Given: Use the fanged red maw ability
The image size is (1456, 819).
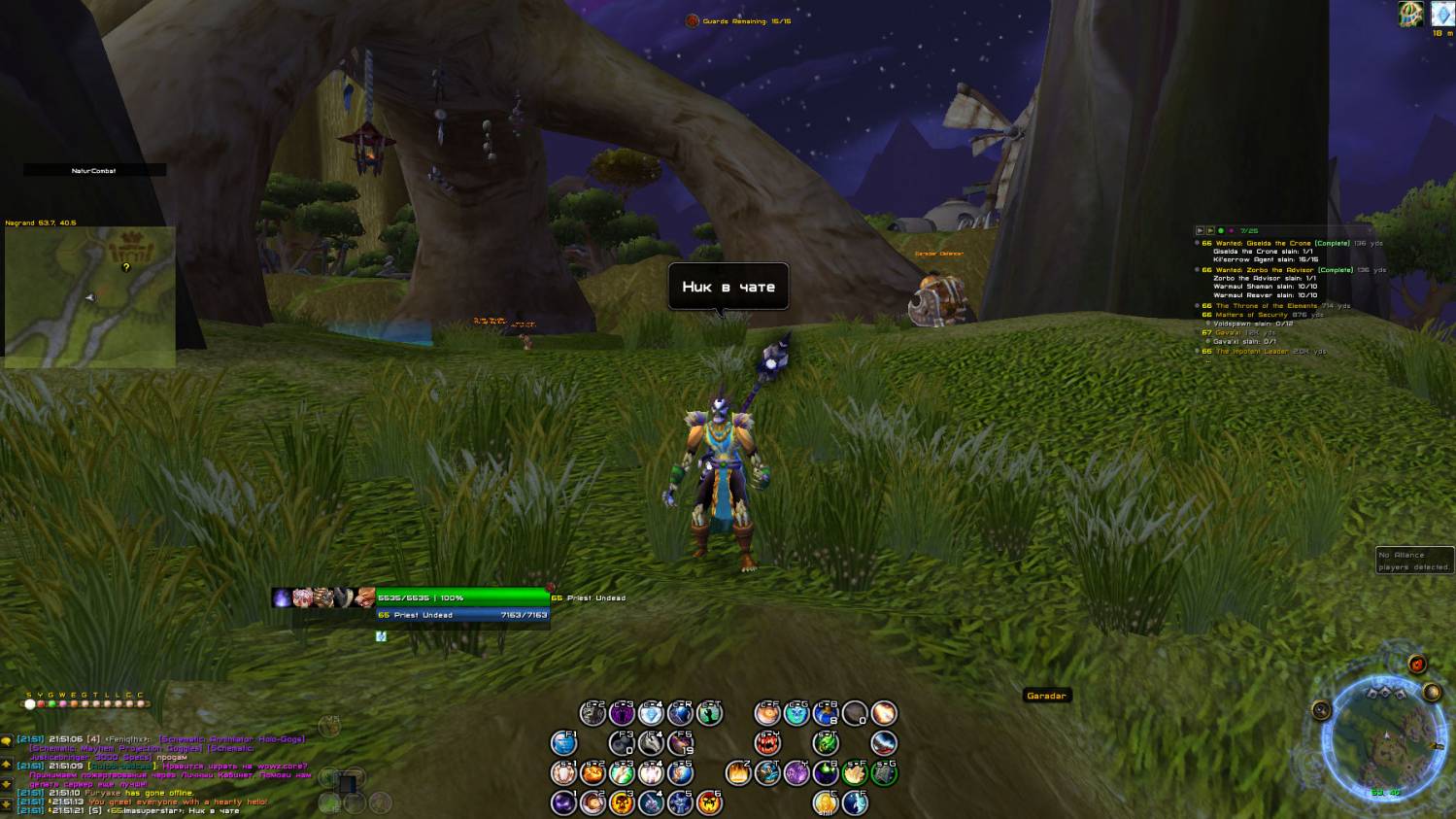Looking at the screenshot, I should coord(767,743).
